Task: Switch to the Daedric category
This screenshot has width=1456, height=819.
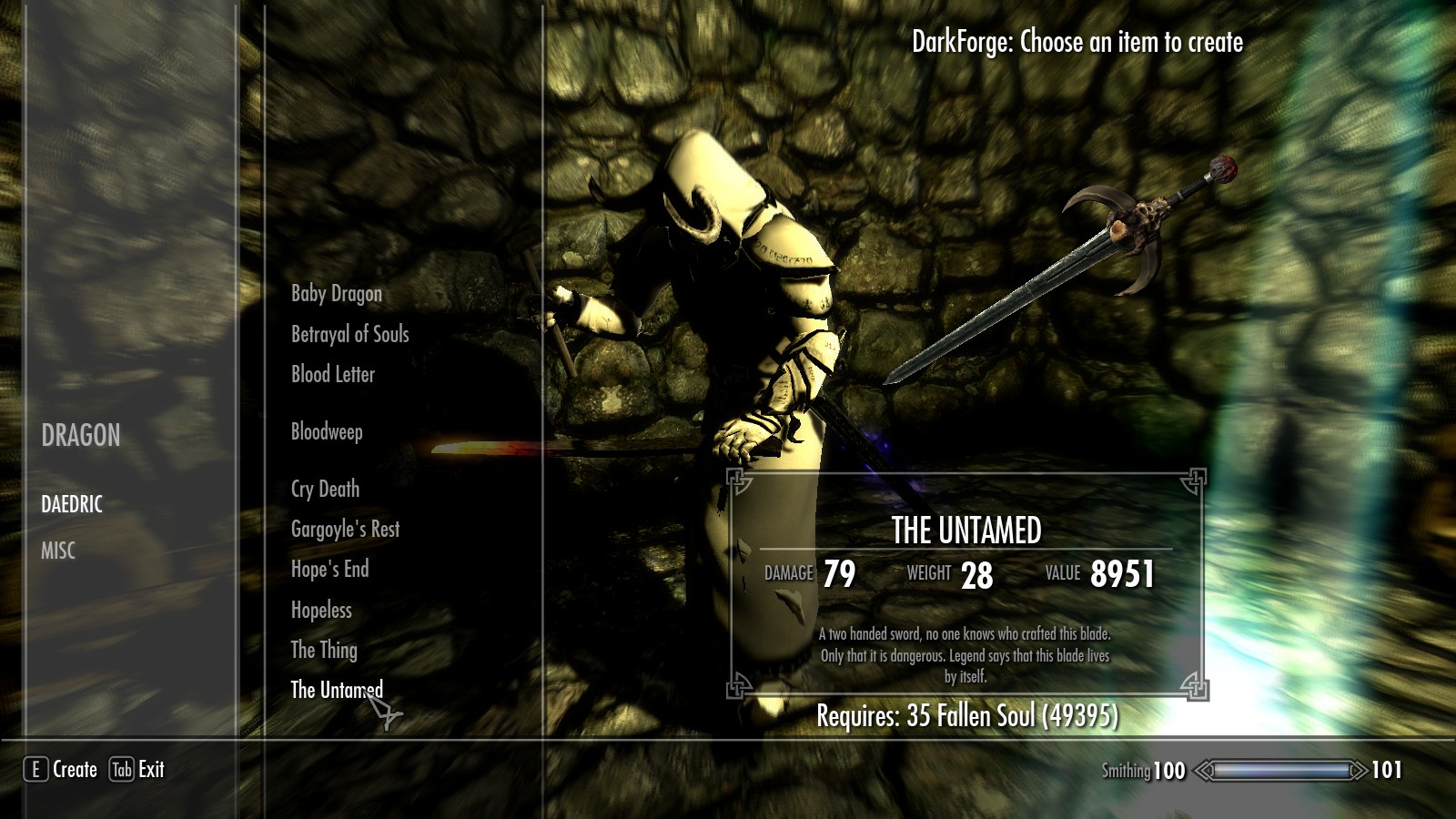Action: [72, 504]
